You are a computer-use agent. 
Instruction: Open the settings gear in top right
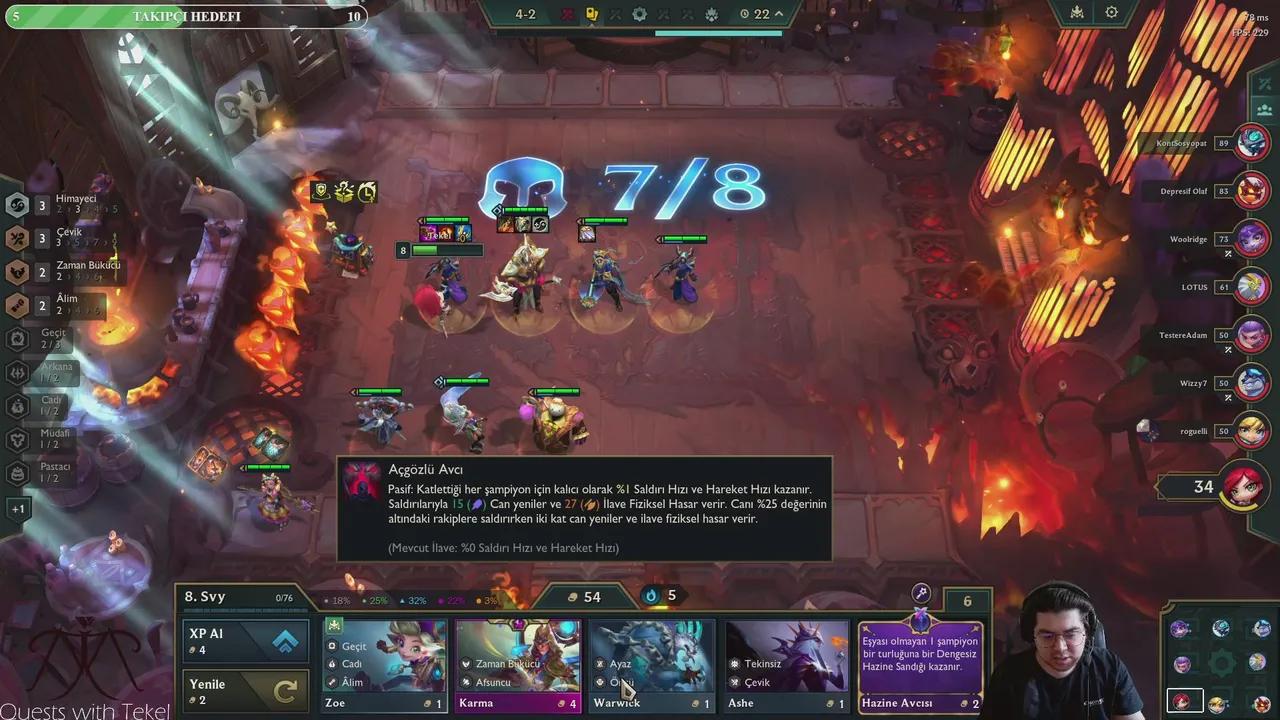1110,13
